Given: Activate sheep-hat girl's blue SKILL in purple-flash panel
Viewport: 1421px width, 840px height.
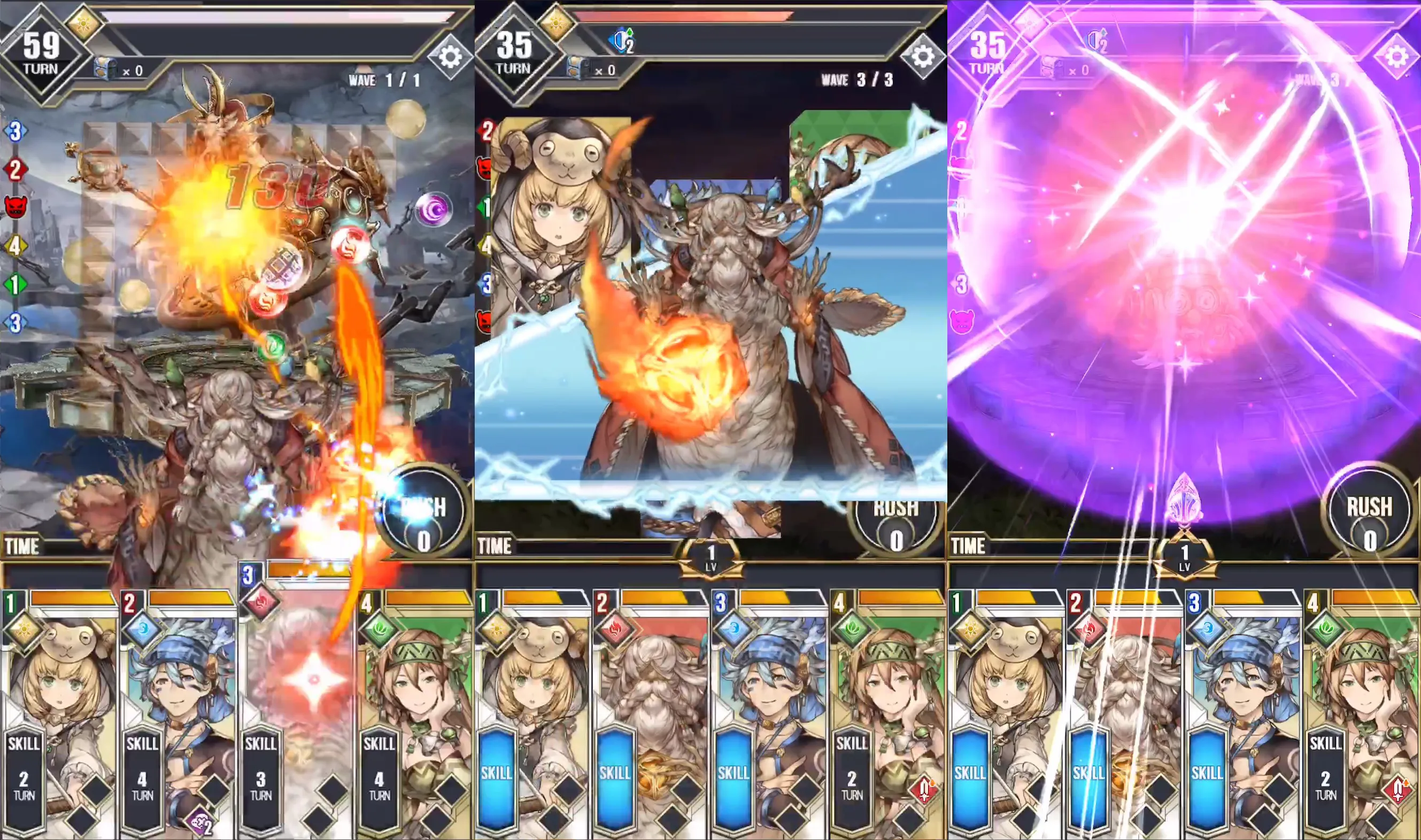Looking at the screenshot, I should click(x=970, y=773).
